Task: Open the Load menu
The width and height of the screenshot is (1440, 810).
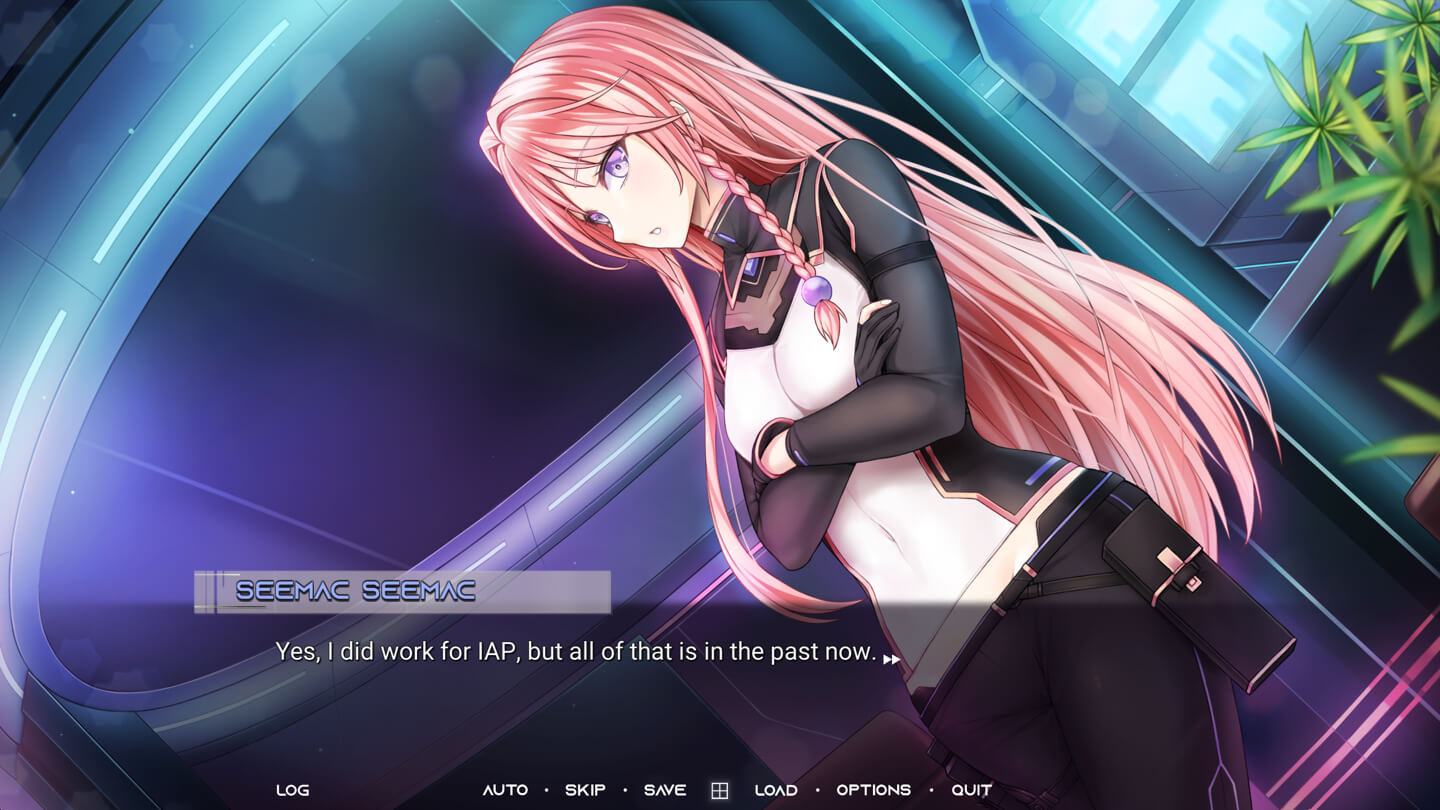Action: pos(776,790)
